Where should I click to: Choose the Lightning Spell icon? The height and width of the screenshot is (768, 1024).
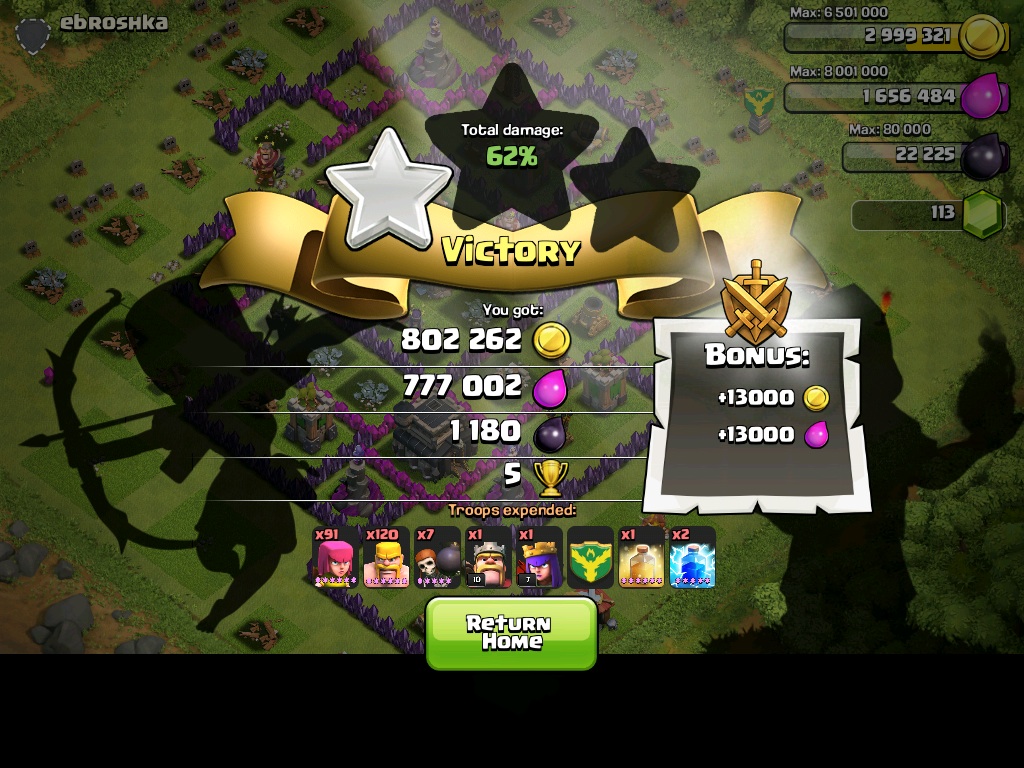pyautogui.click(x=692, y=558)
